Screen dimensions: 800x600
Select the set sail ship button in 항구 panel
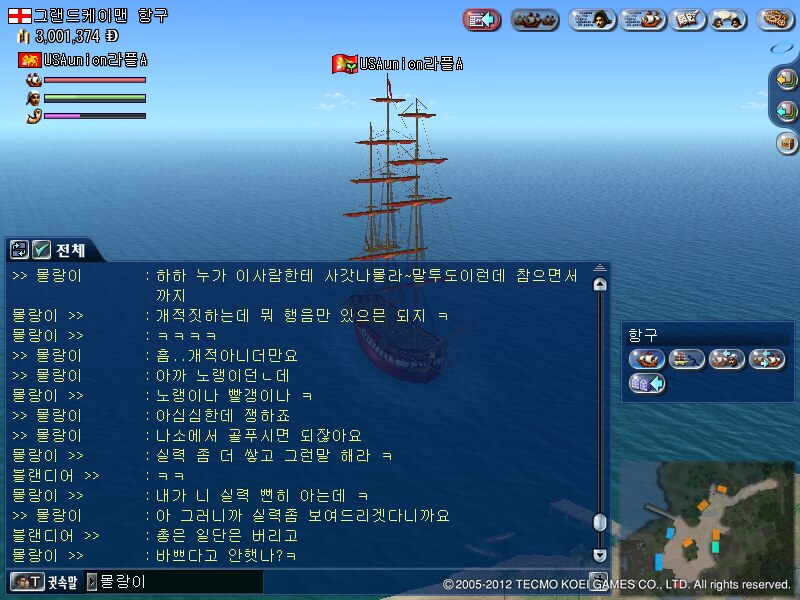click(646, 359)
